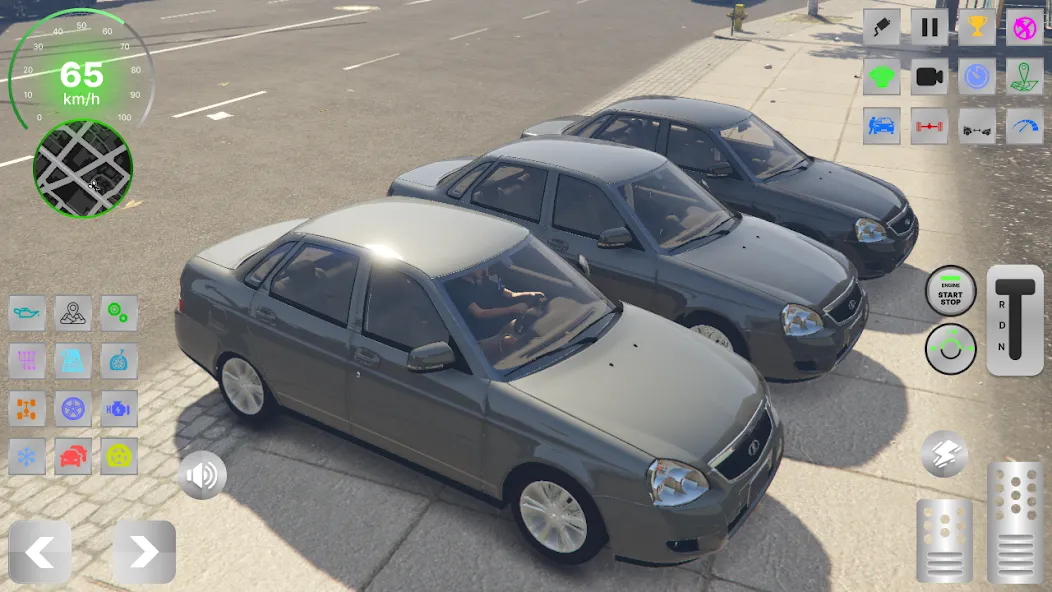Image resolution: width=1052 pixels, height=592 pixels.
Task: Activate the lightning nitro boost
Action: (944, 455)
